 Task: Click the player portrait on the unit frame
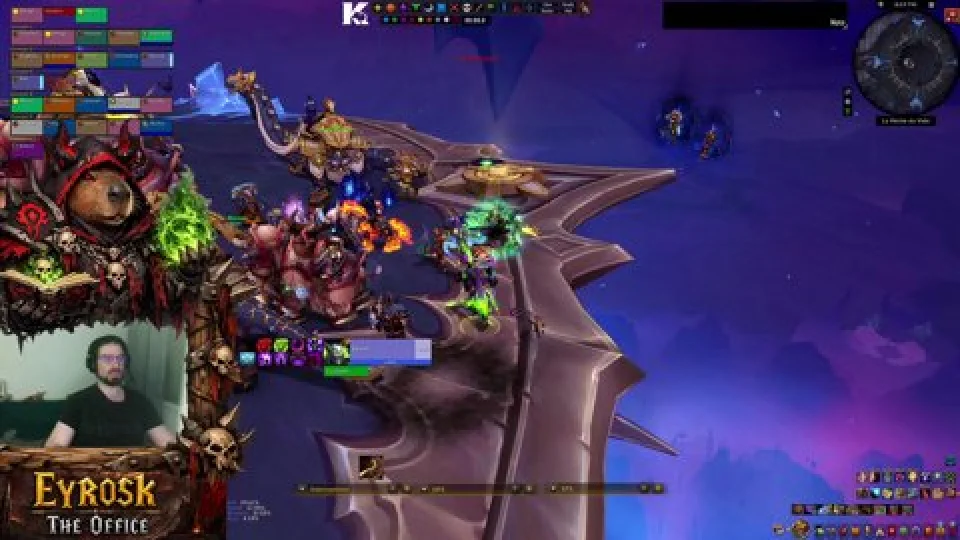point(337,351)
